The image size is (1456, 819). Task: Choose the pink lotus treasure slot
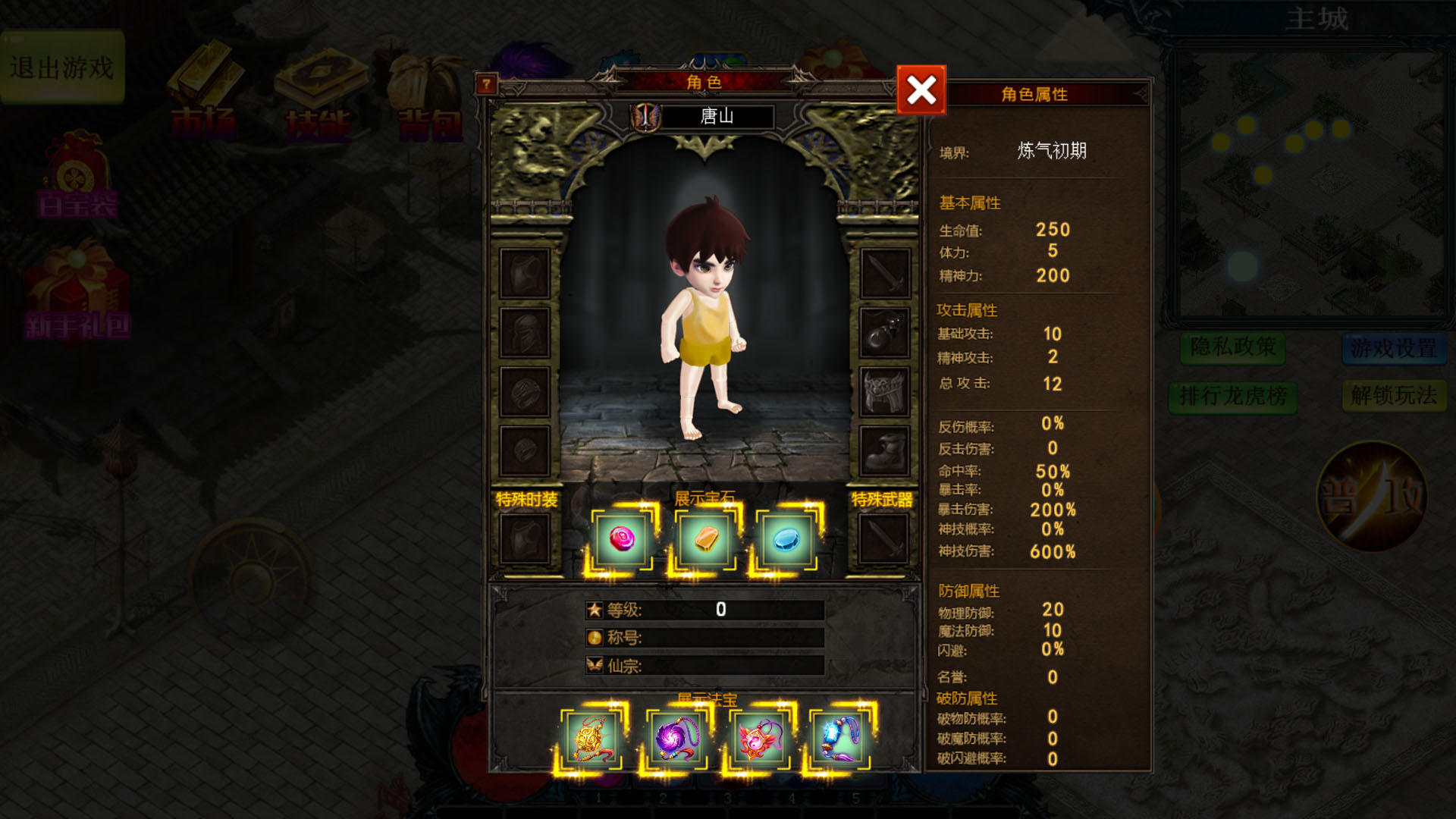(x=758, y=739)
